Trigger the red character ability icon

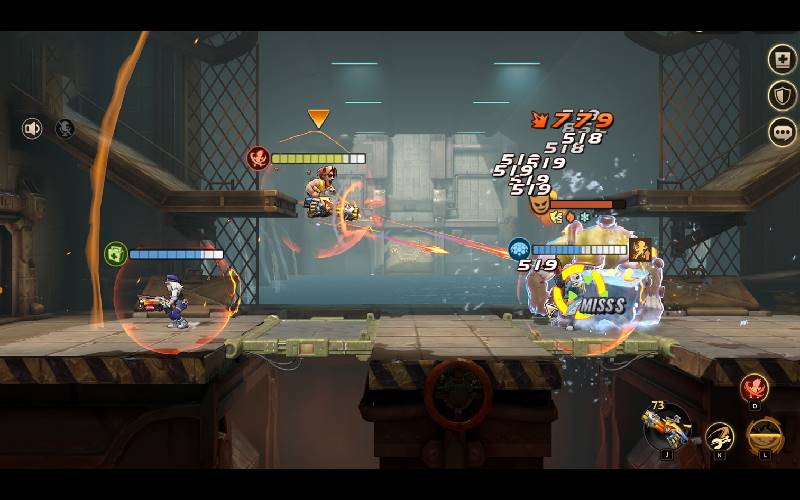click(x=754, y=388)
